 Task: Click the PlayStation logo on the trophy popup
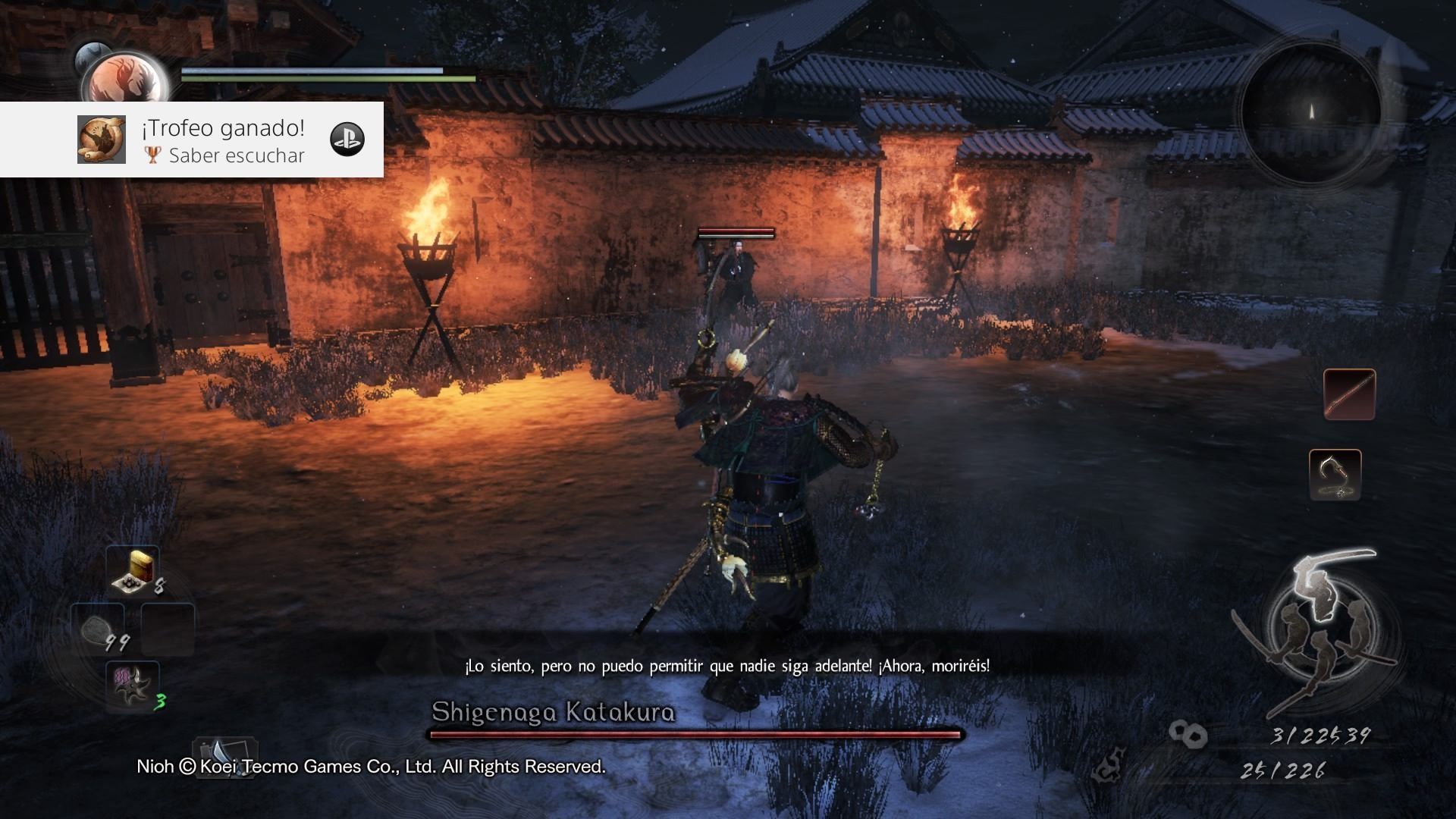coord(347,139)
